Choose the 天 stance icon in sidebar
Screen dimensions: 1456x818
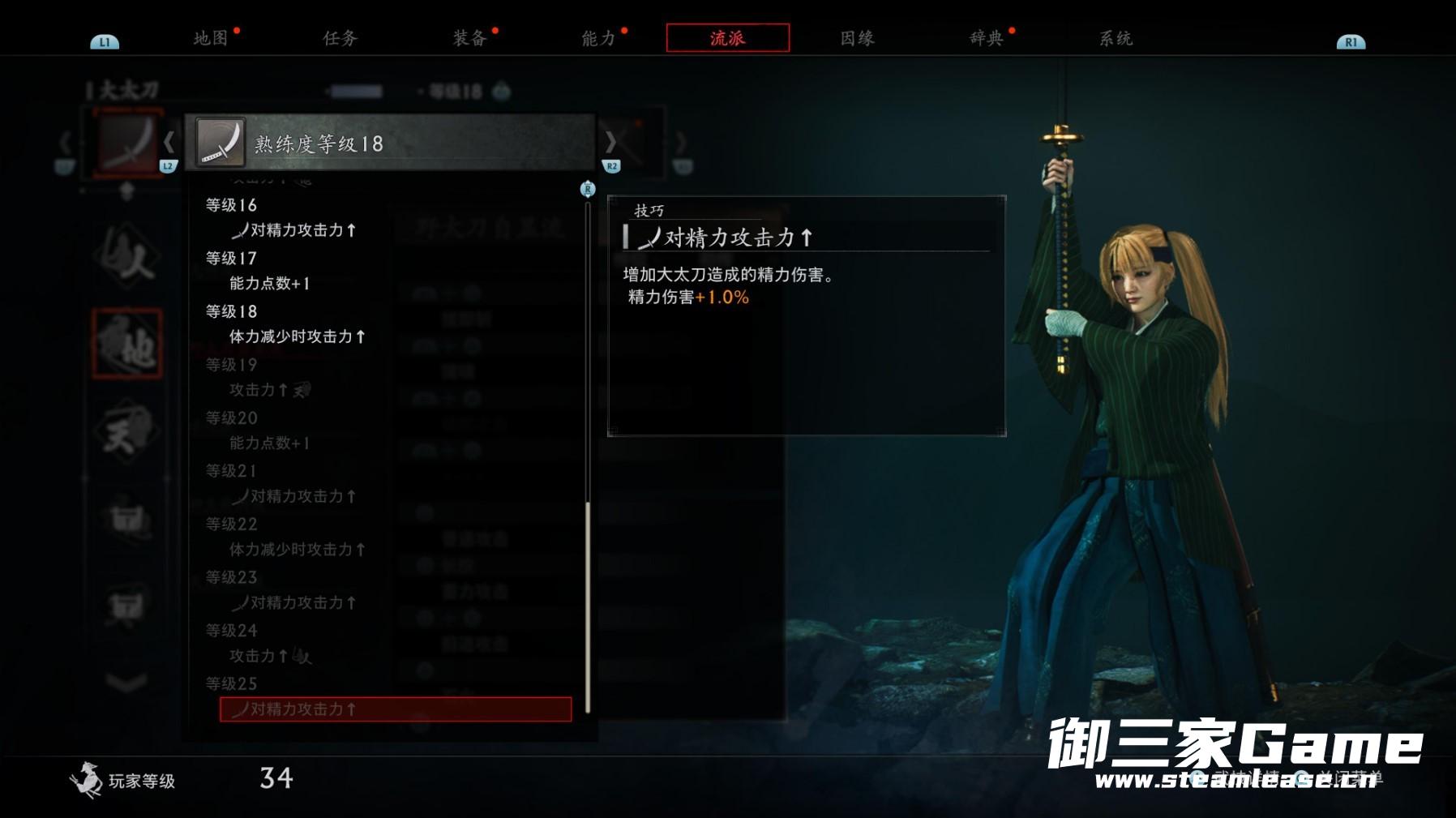[126, 431]
